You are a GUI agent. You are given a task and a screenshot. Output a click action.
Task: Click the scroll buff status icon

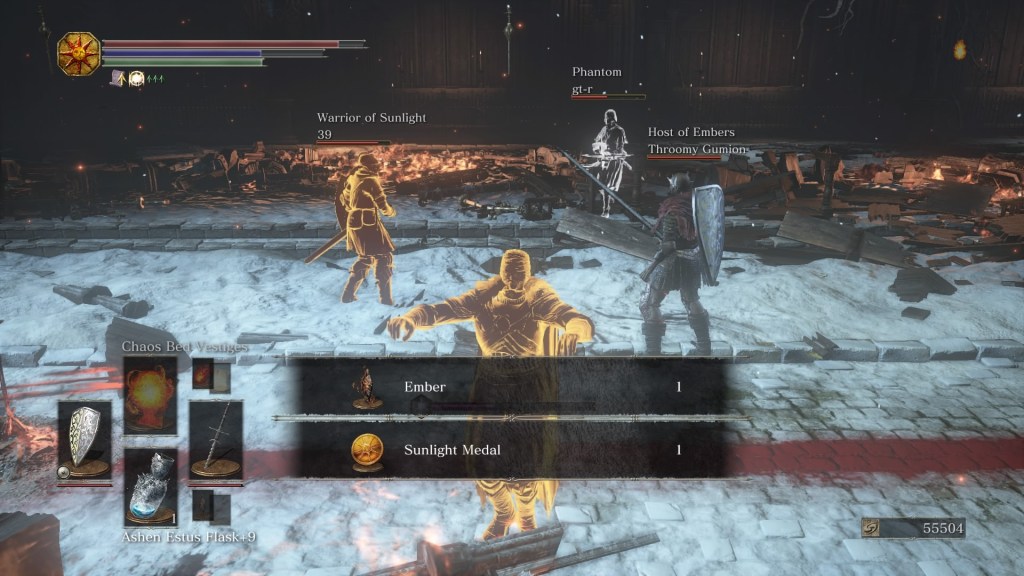coord(118,77)
